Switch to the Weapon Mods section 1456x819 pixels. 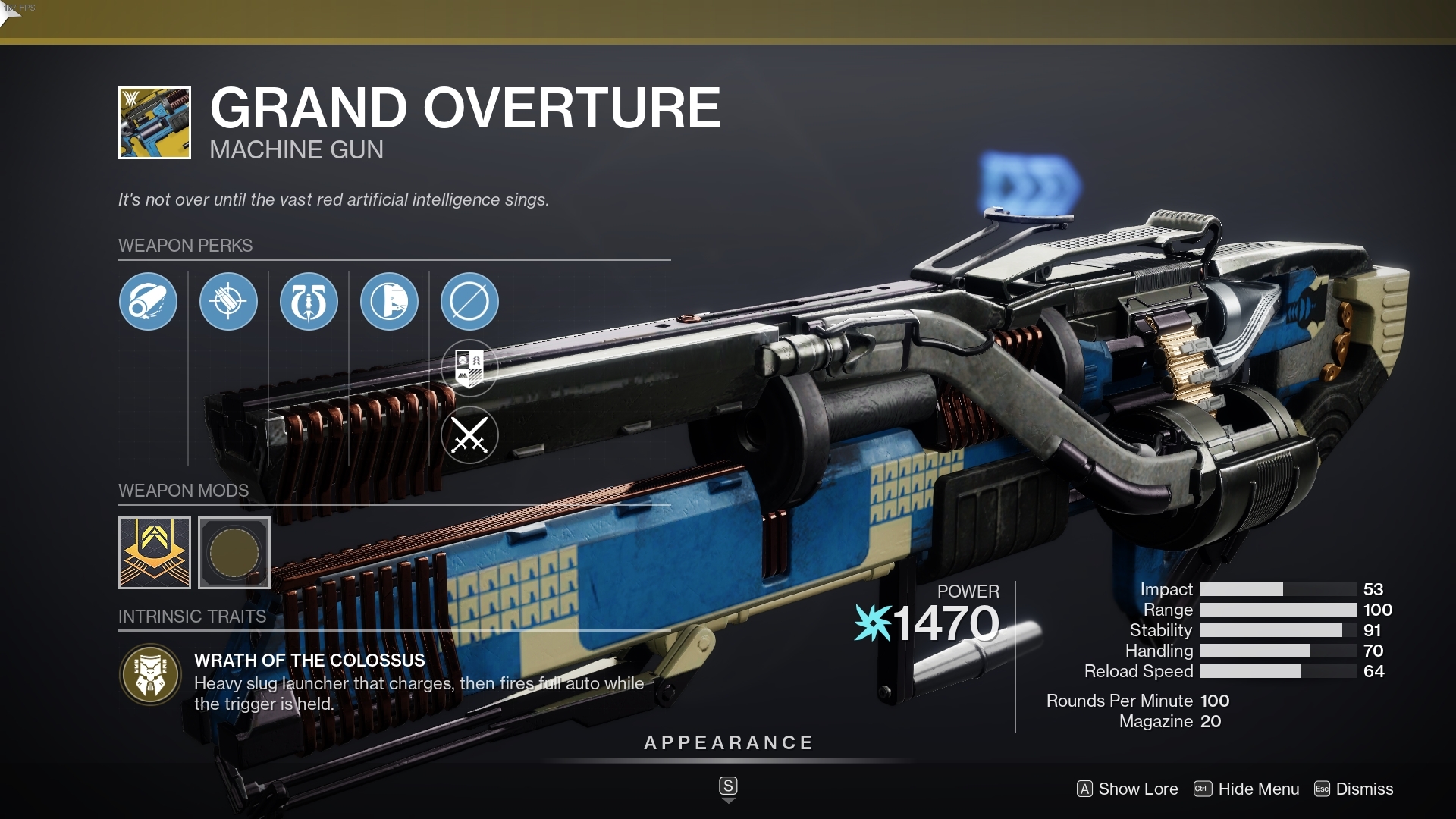coord(184,491)
